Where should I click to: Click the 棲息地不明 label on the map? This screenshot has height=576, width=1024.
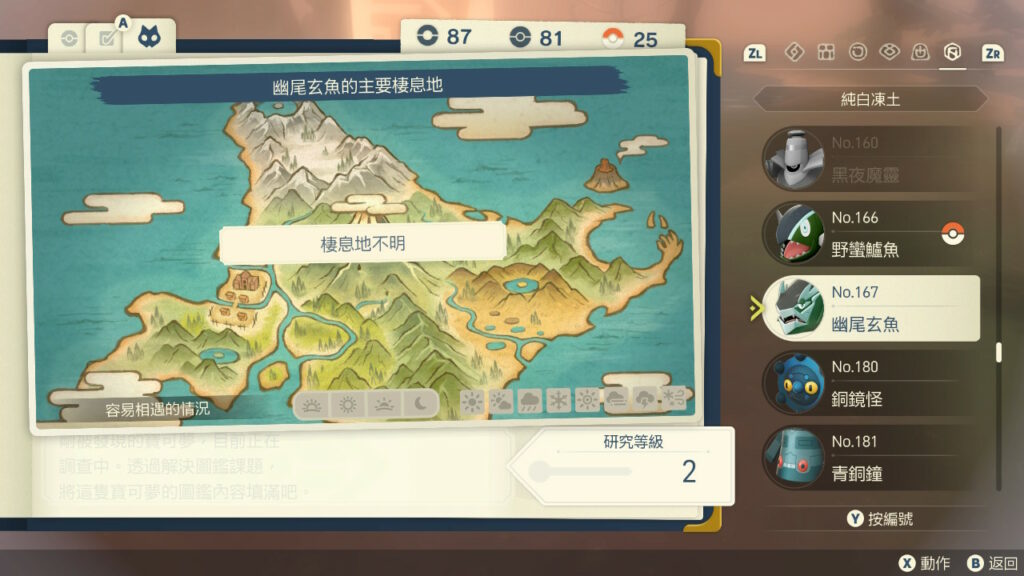click(x=362, y=244)
